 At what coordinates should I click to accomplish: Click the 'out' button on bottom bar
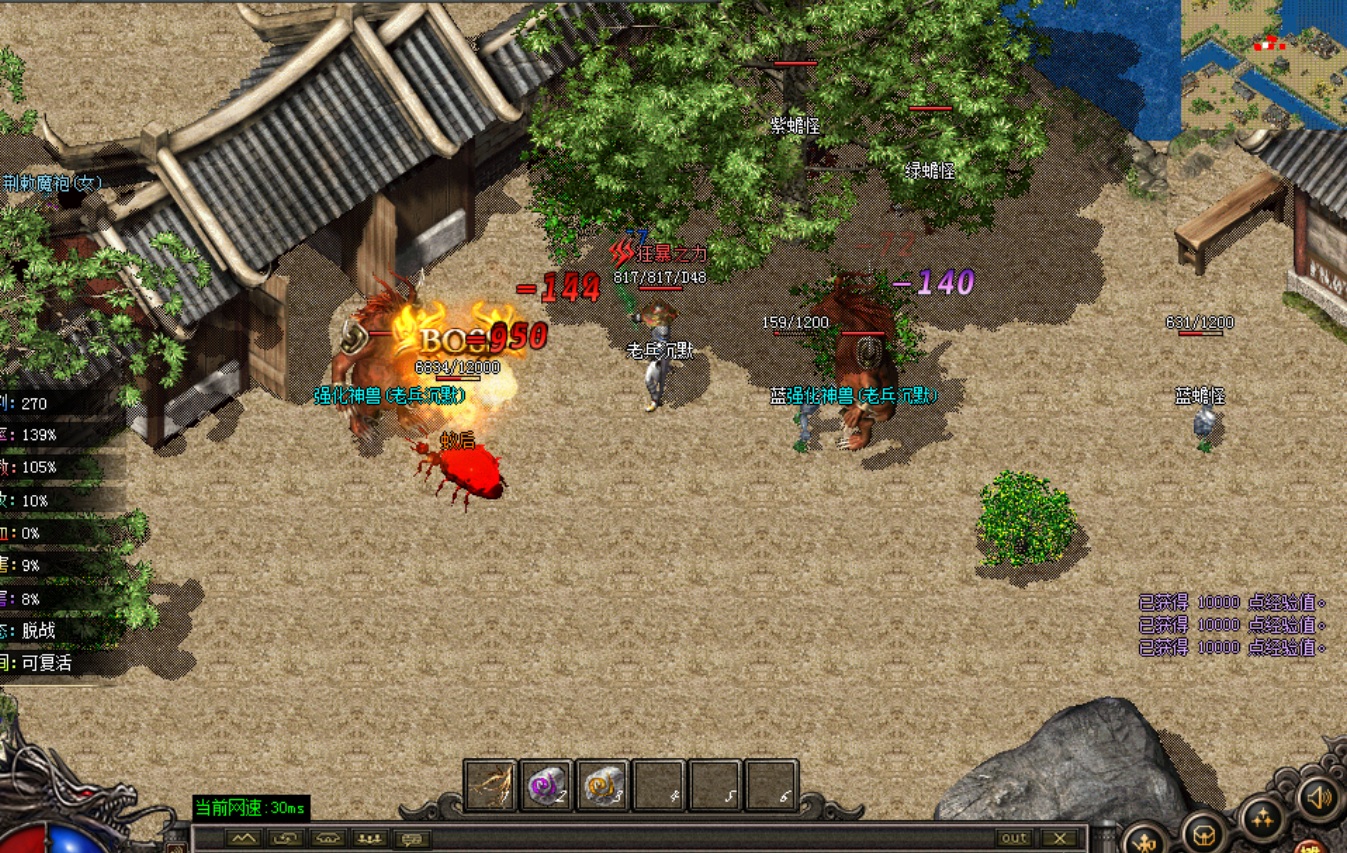tap(1014, 838)
